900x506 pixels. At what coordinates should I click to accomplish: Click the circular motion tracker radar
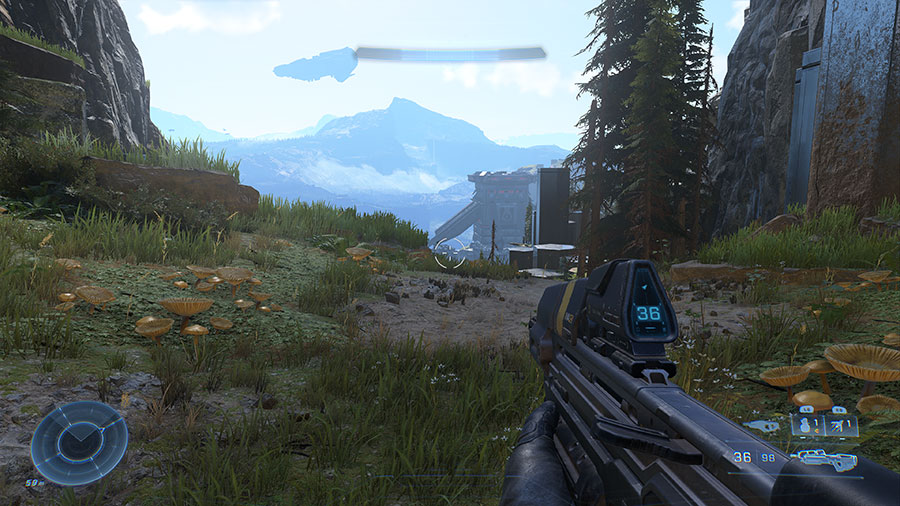pyautogui.click(x=79, y=443)
